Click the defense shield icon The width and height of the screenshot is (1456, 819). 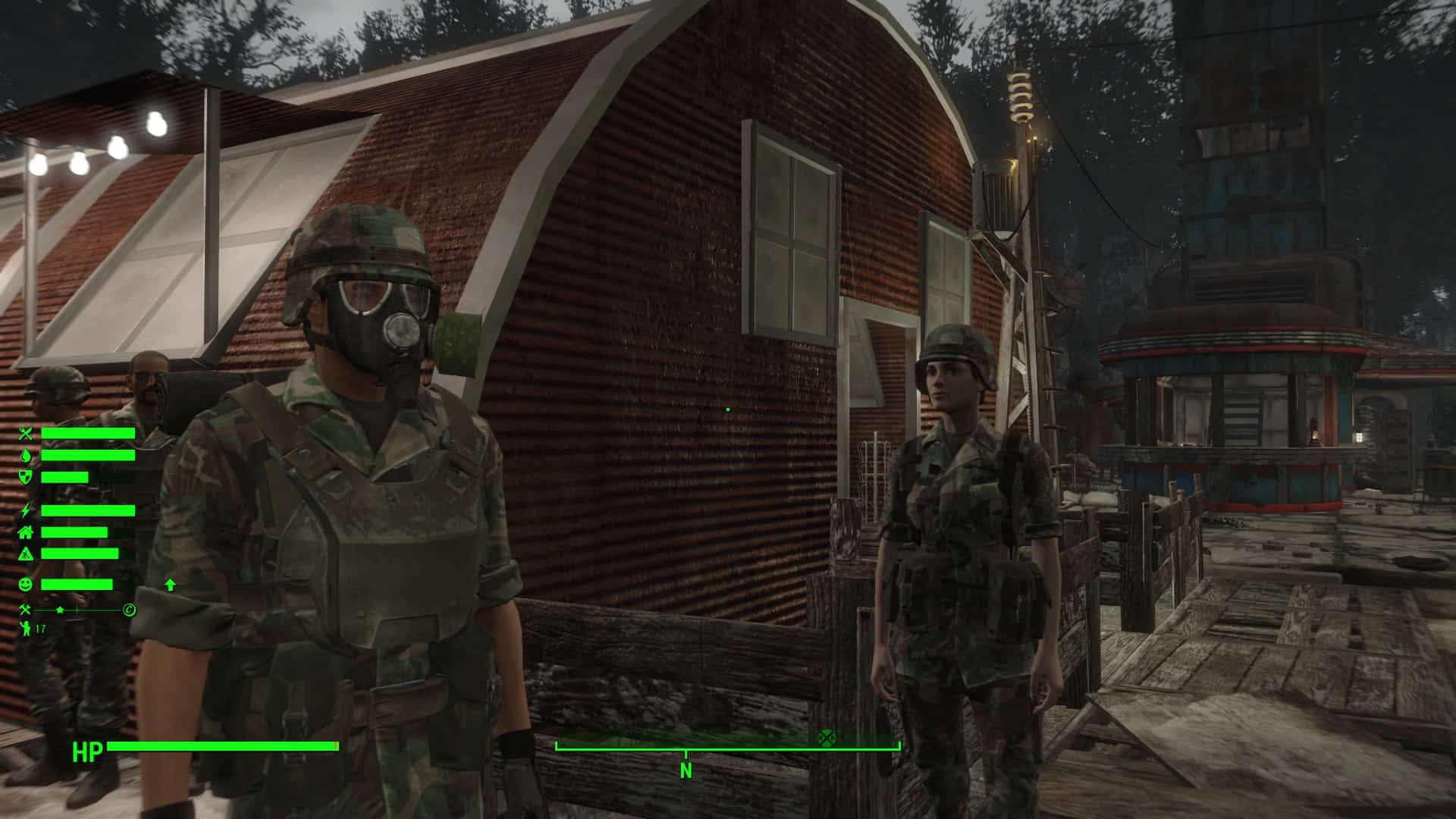(x=27, y=477)
